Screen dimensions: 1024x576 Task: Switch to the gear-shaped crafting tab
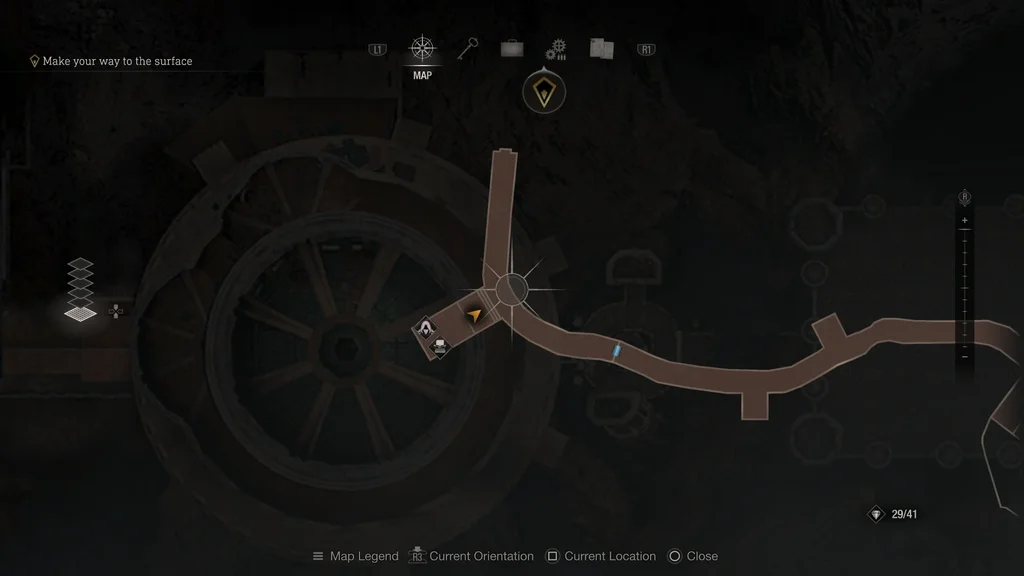click(556, 50)
